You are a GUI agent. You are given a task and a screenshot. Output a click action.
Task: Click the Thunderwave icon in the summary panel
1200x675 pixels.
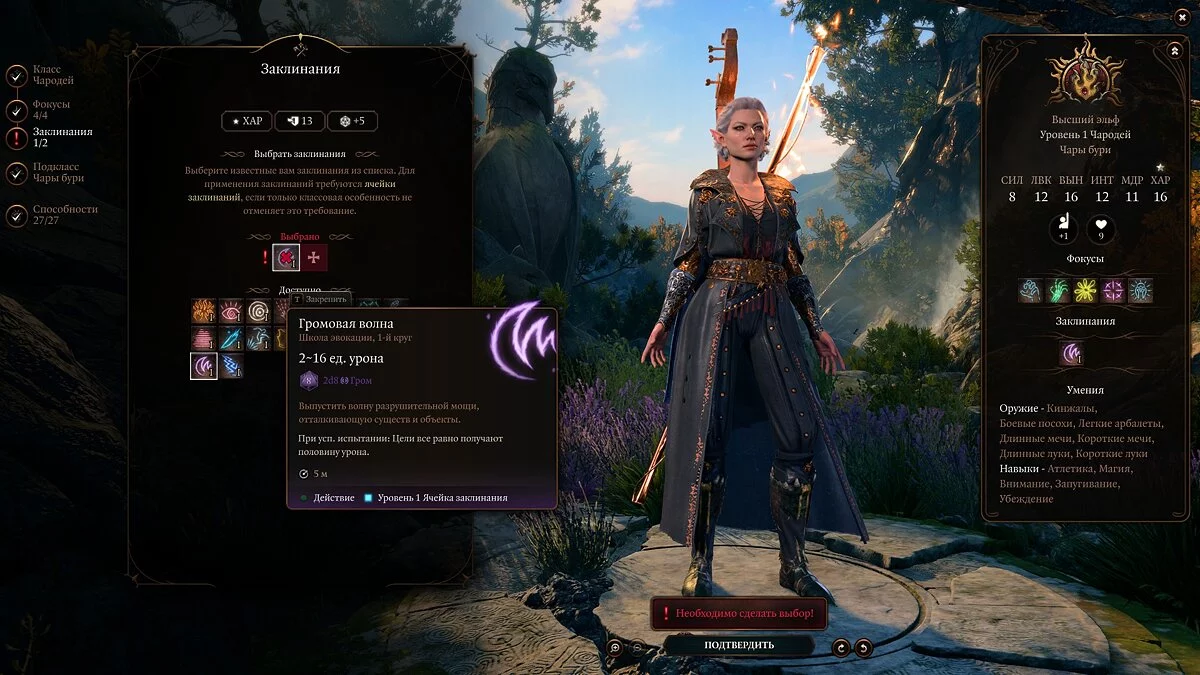1072,352
